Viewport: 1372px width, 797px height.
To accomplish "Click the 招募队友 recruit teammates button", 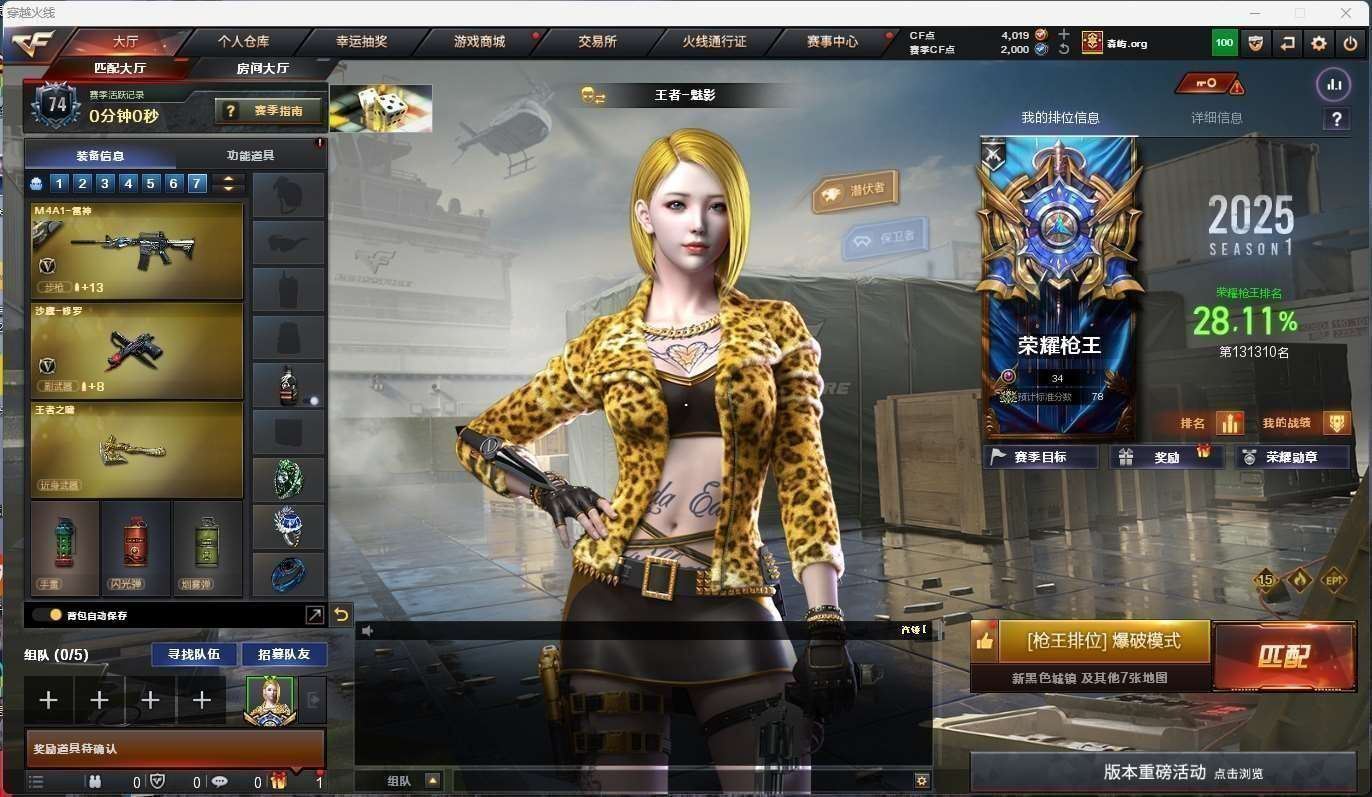I will pos(284,654).
